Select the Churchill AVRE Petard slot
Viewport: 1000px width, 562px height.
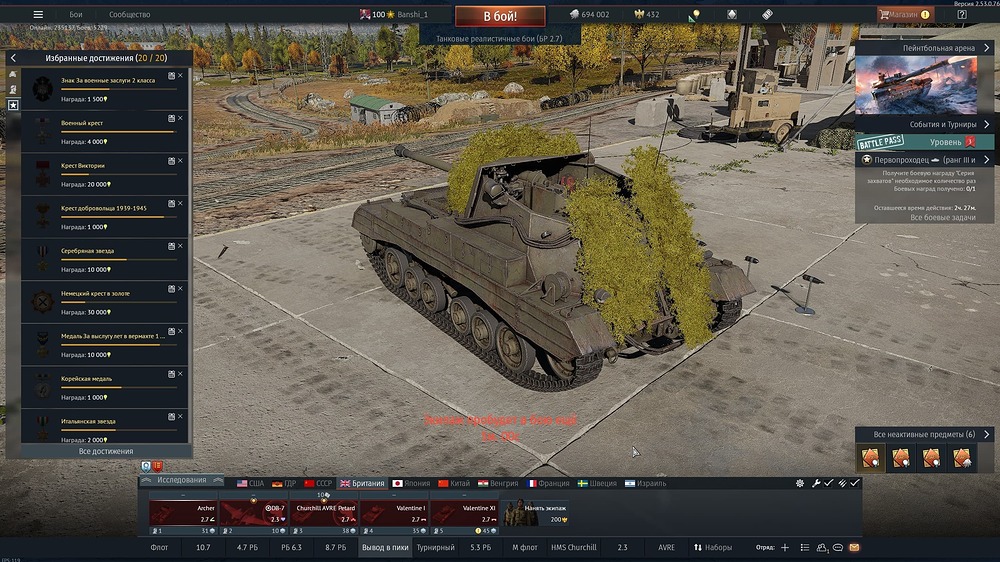(323, 513)
